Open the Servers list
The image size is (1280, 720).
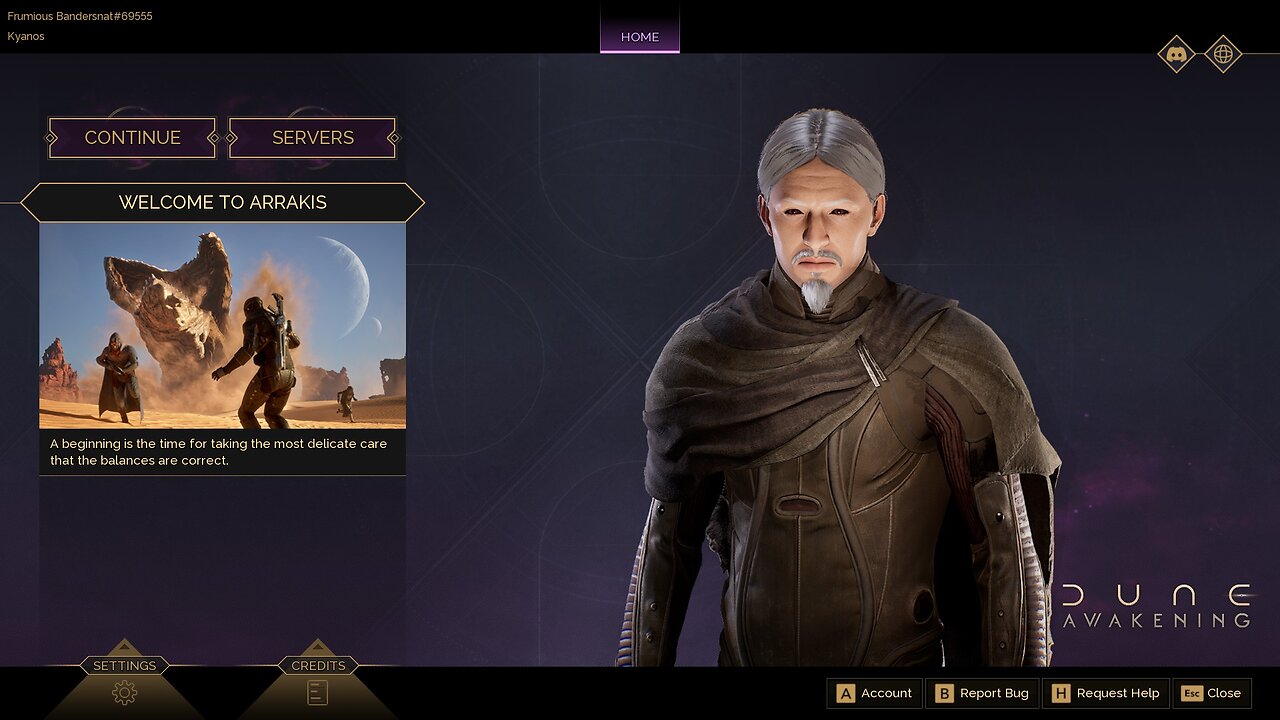coord(312,138)
